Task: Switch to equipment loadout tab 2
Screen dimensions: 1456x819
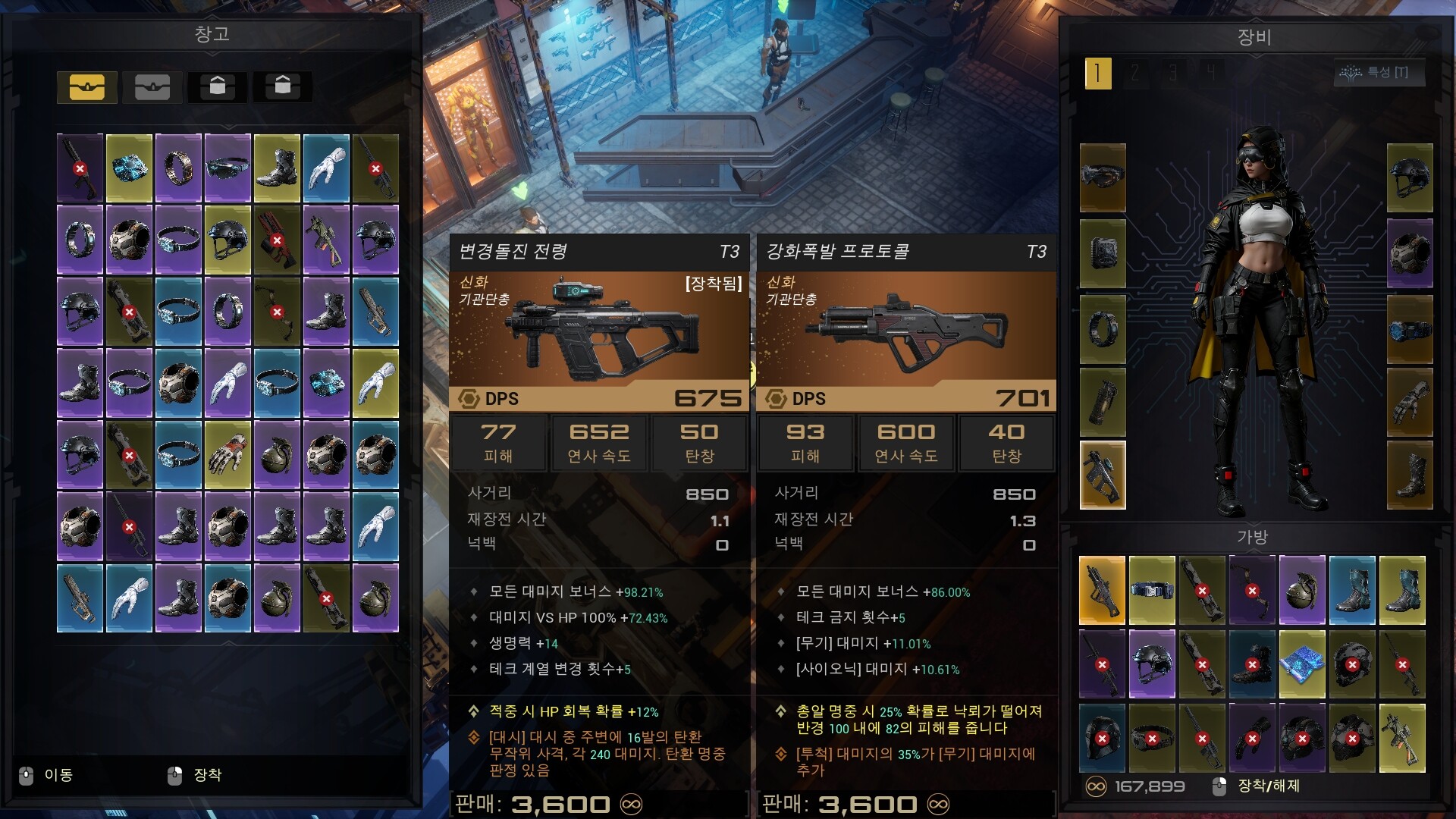Action: (1135, 75)
